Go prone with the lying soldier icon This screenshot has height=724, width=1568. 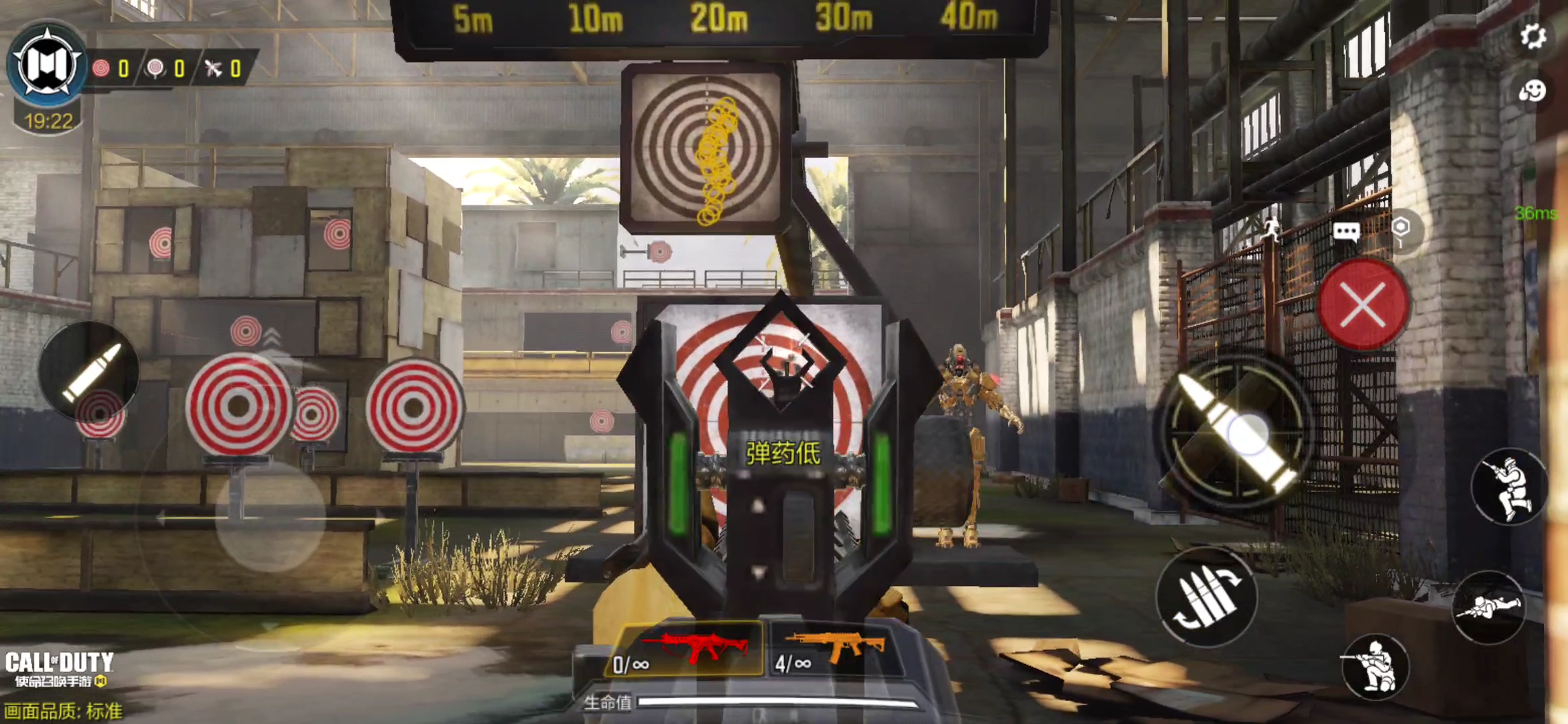tap(1489, 607)
